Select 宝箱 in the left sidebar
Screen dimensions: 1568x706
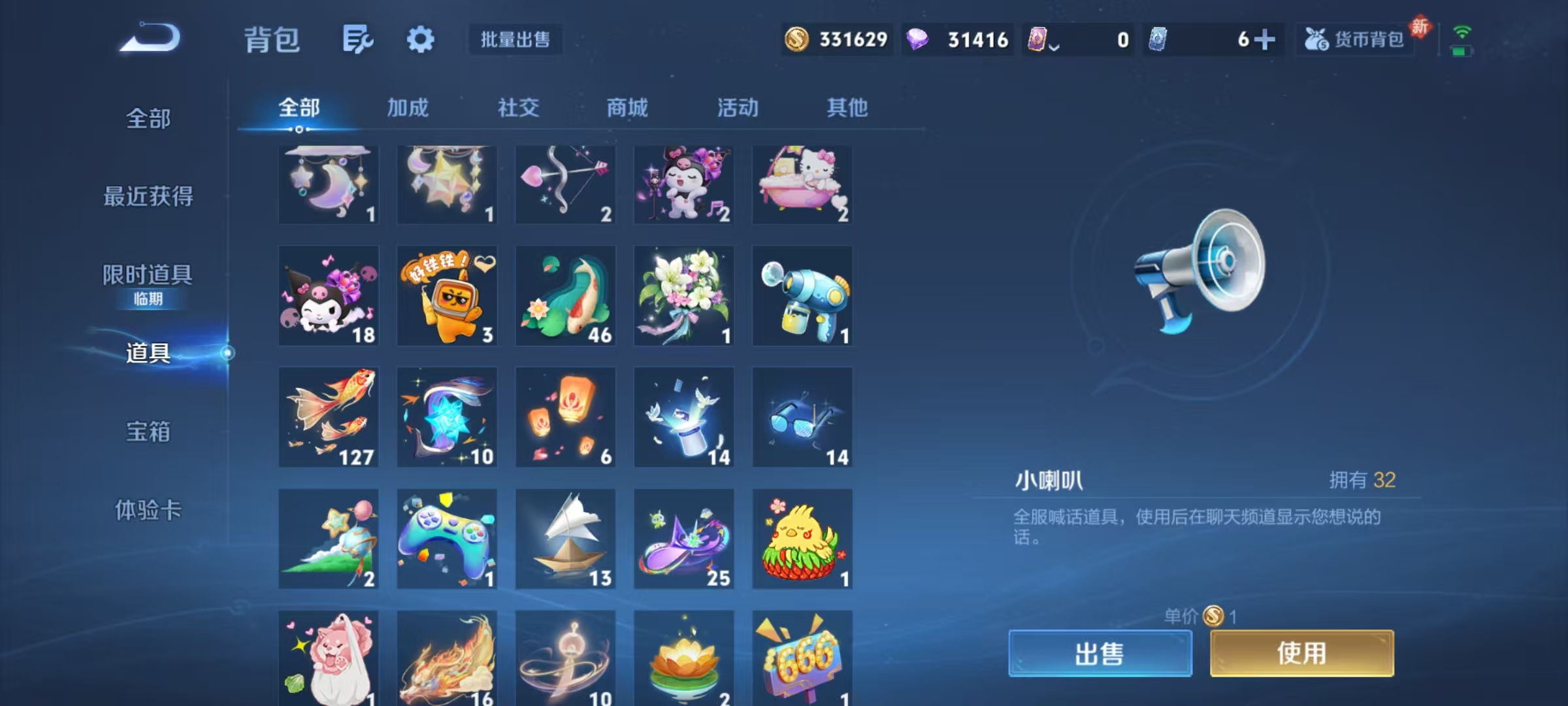click(x=149, y=431)
